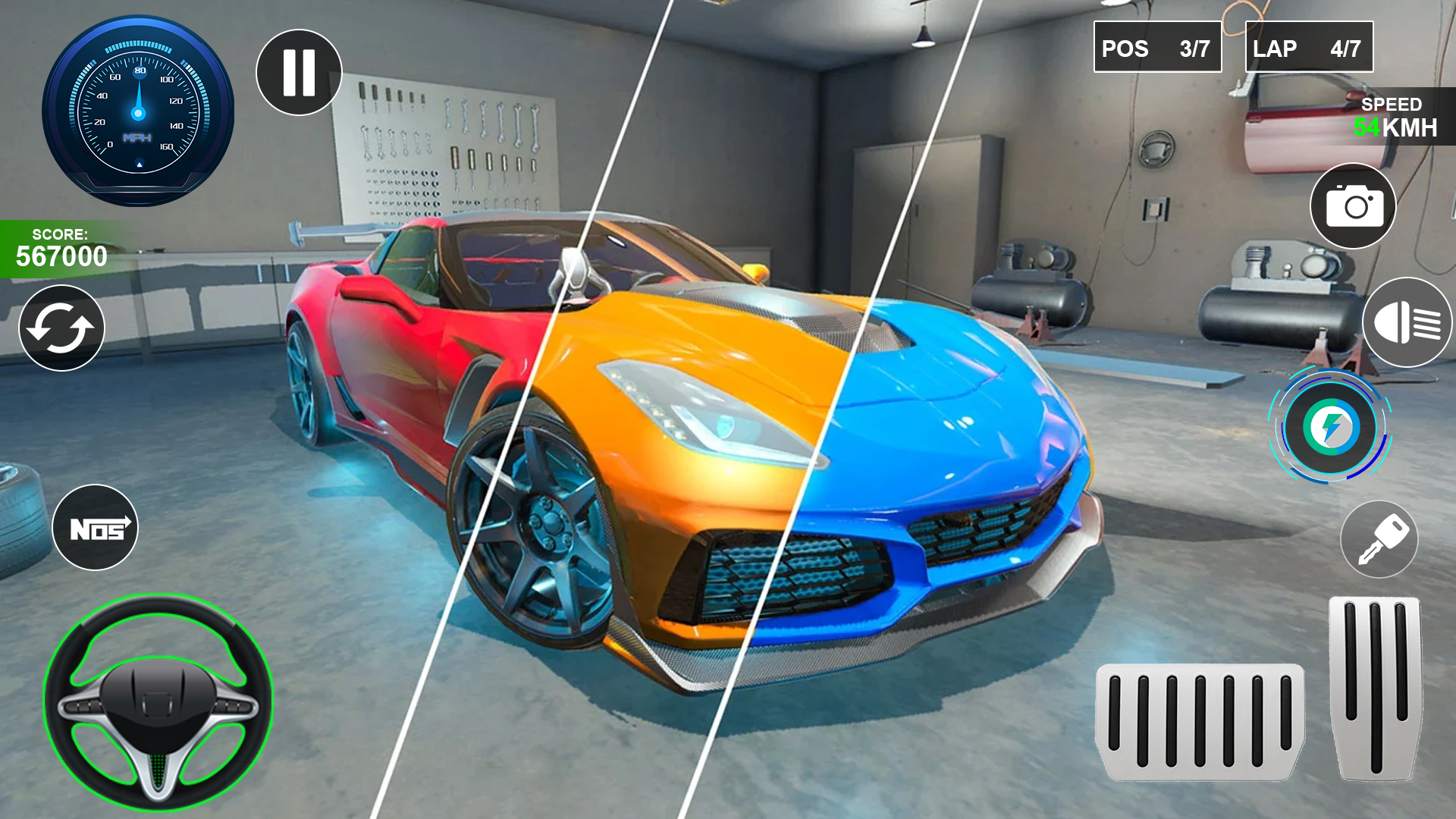Select the reset arrows to respawn car

click(61, 328)
